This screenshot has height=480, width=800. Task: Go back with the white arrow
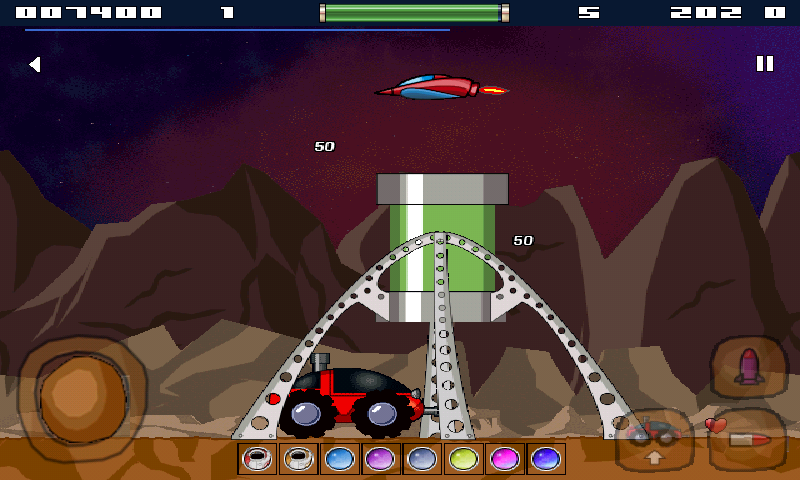(x=34, y=65)
